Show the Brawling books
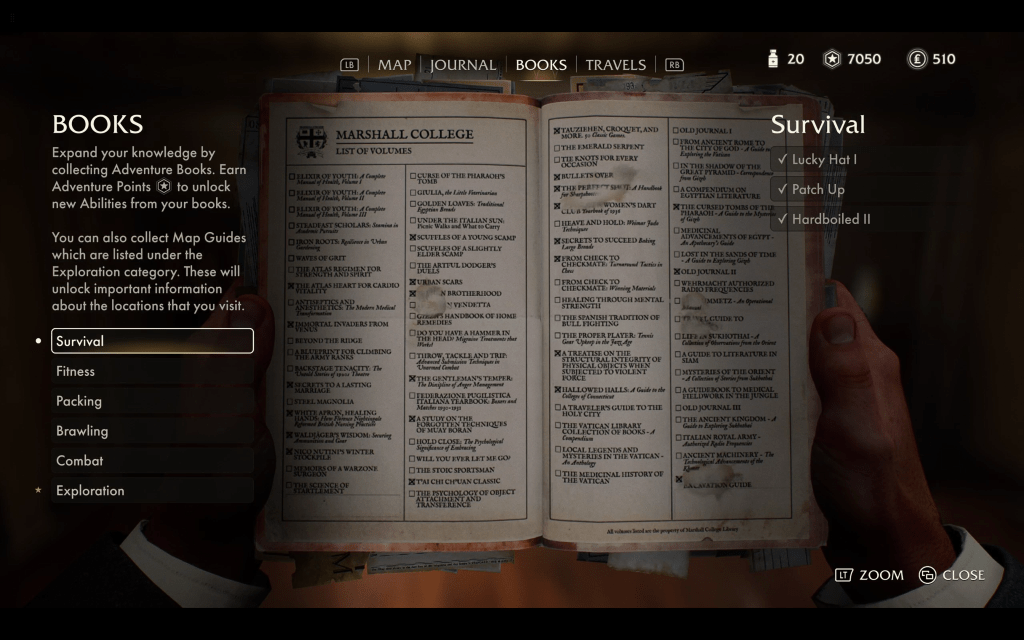This screenshot has height=640, width=1024. (152, 431)
